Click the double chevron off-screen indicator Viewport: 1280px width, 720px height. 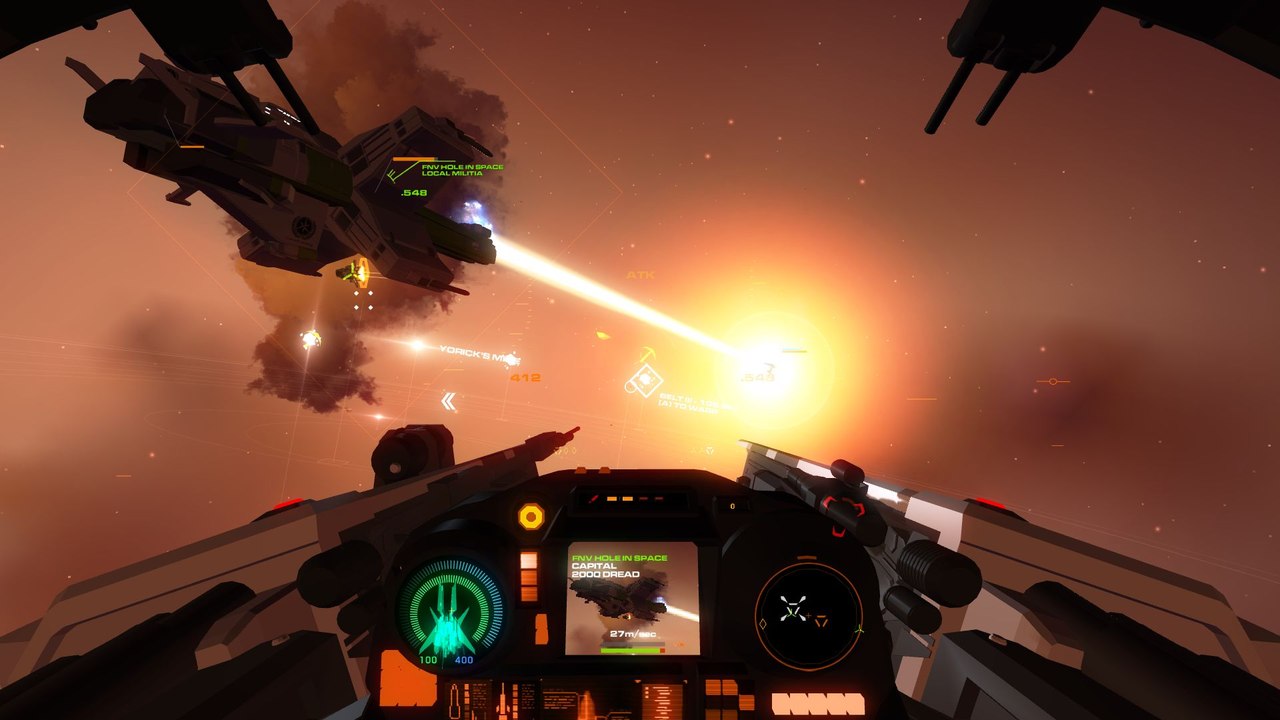[449, 401]
